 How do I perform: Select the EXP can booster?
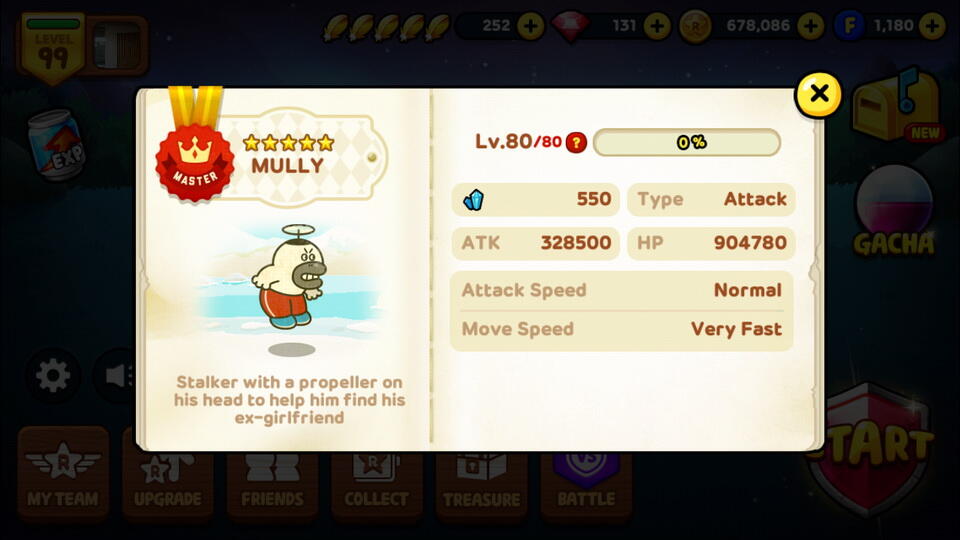tap(57, 146)
